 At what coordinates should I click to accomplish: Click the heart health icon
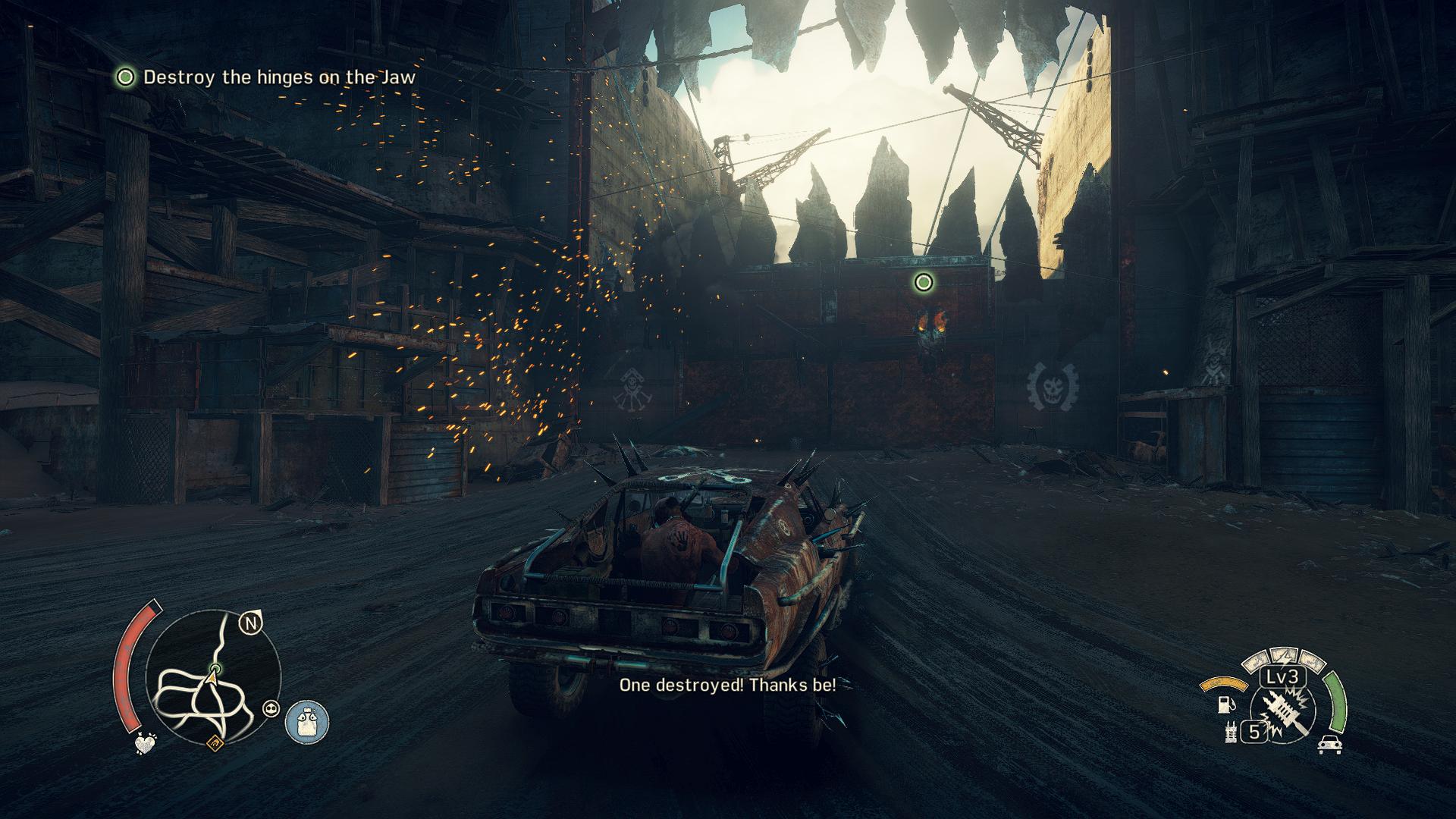click(x=145, y=743)
